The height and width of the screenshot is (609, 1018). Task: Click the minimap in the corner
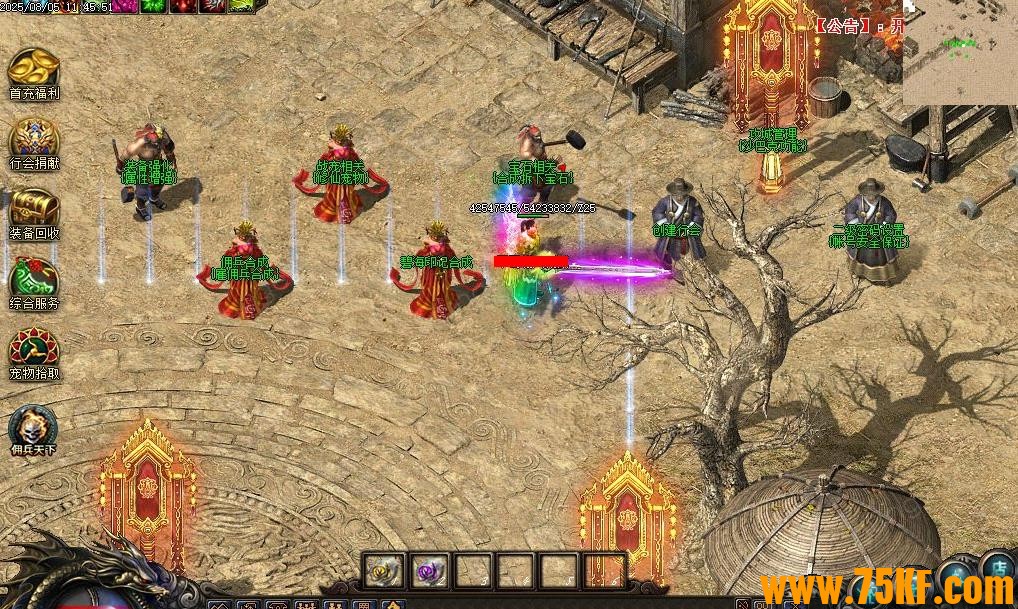[x=960, y=52]
